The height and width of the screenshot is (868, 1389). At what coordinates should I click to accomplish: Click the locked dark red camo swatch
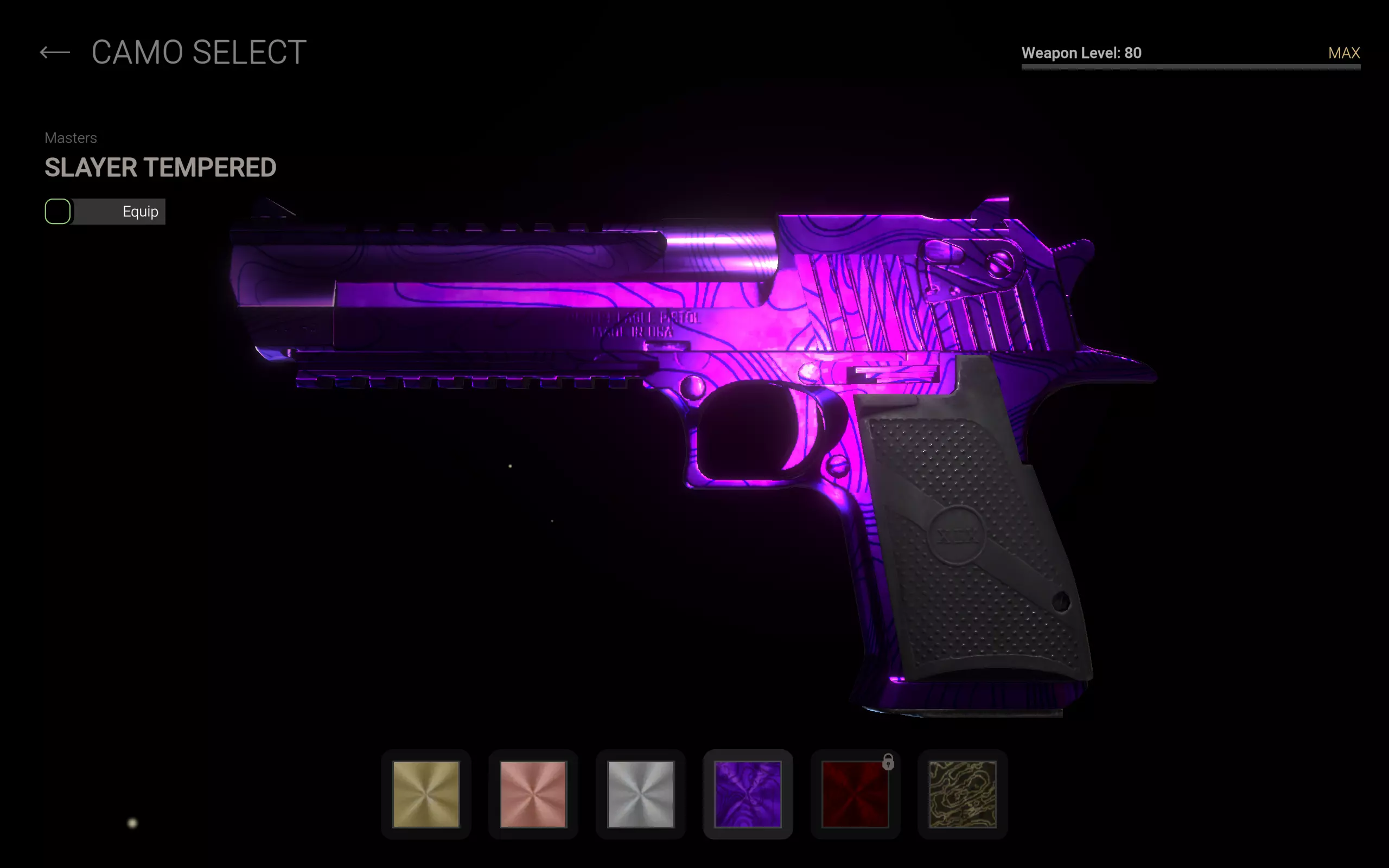(x=855, y=794)
